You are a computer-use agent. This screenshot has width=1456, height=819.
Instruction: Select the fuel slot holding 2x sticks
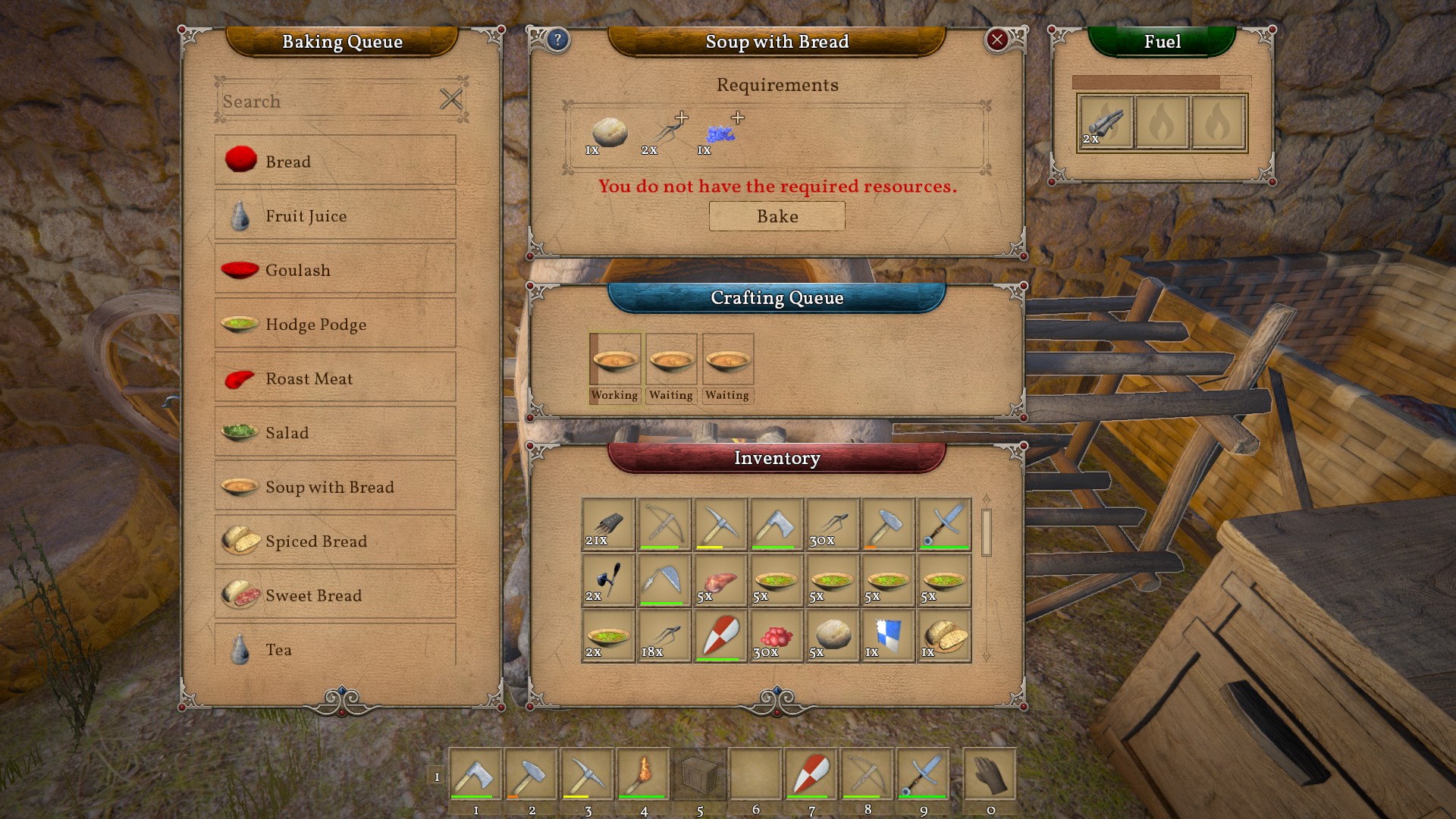[x=1105, y=123]
